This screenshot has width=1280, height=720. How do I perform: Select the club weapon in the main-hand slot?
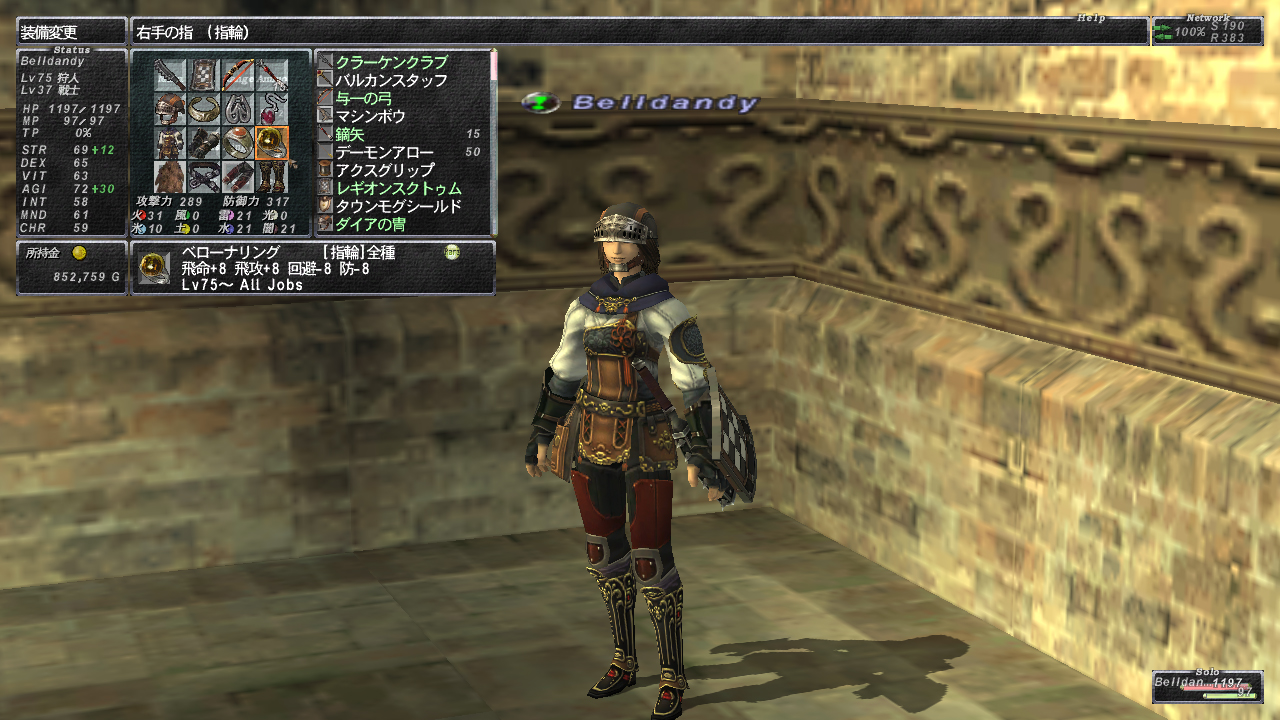pyautogui.click(x=169, y=74)
